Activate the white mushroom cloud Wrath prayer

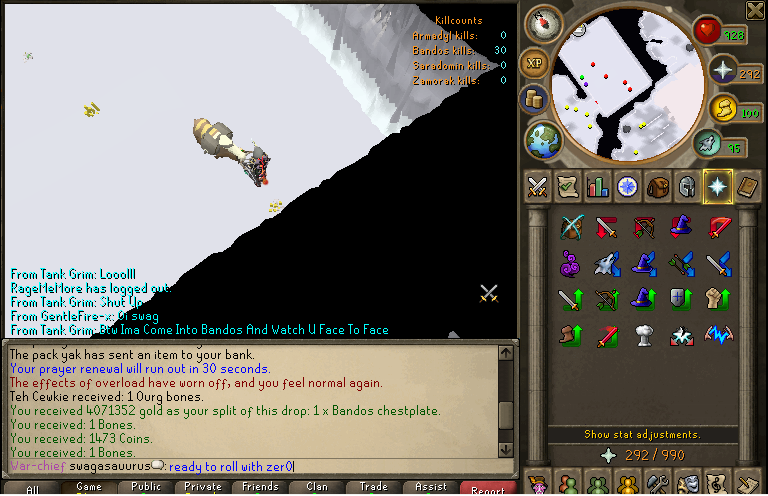(645, 334)
